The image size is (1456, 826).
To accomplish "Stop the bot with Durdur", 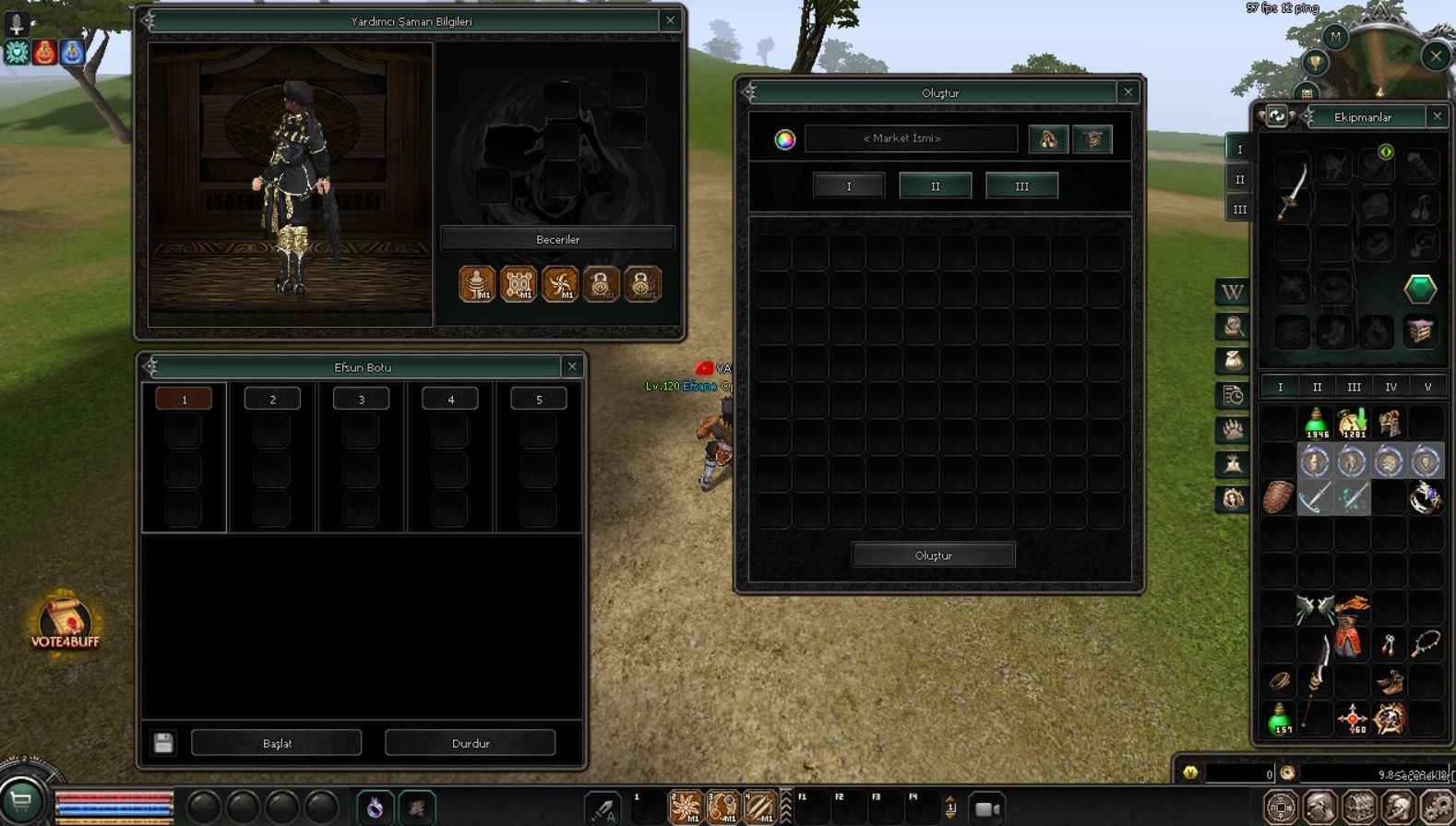I will pos(470,743).
